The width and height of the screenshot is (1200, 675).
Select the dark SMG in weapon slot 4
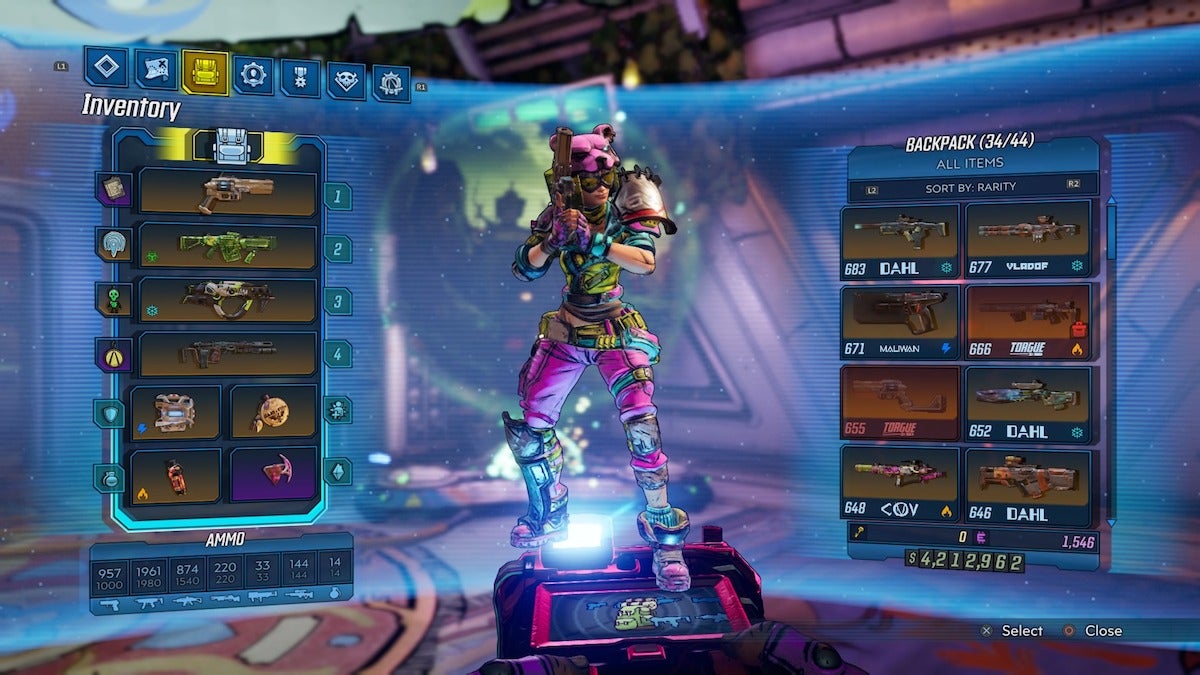coord(228,353)
